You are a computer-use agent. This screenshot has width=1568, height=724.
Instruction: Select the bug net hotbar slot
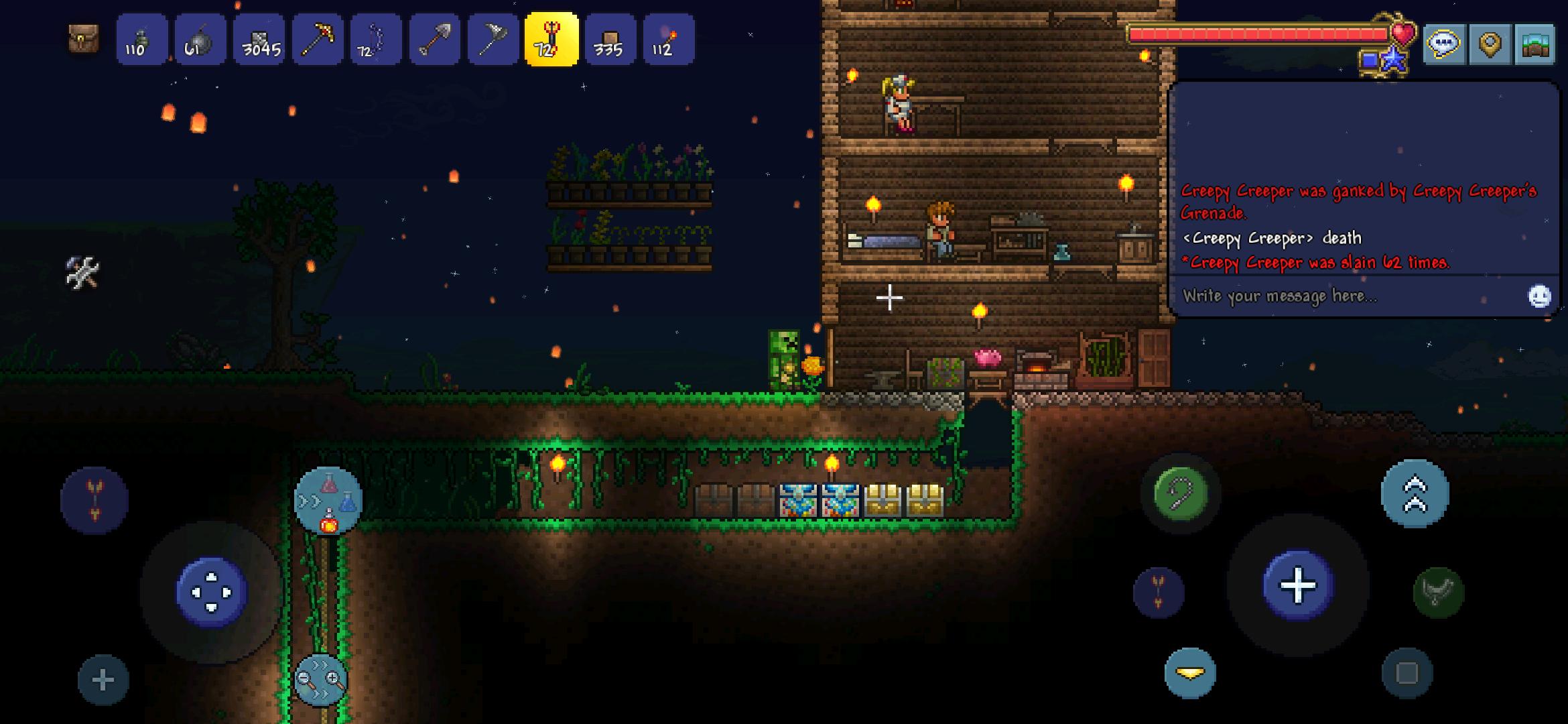[x=493, y=40]
